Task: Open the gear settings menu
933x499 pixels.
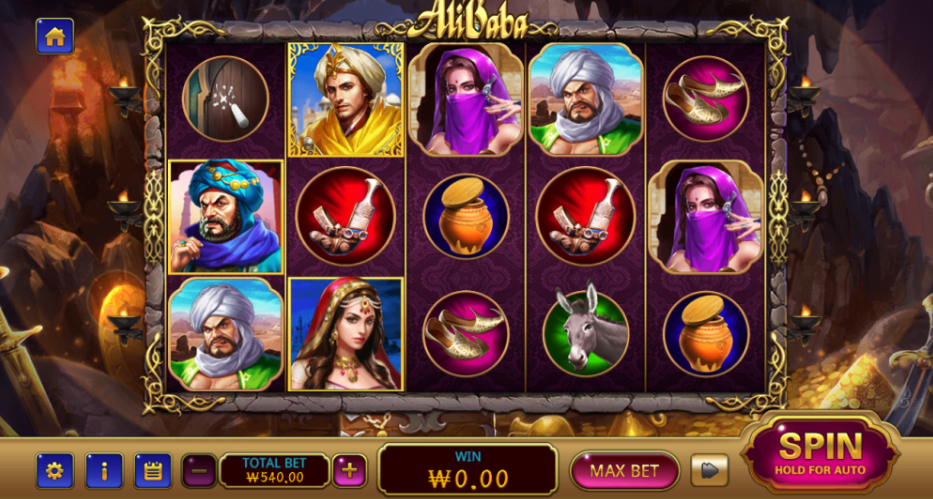Action: pos(54,470)
